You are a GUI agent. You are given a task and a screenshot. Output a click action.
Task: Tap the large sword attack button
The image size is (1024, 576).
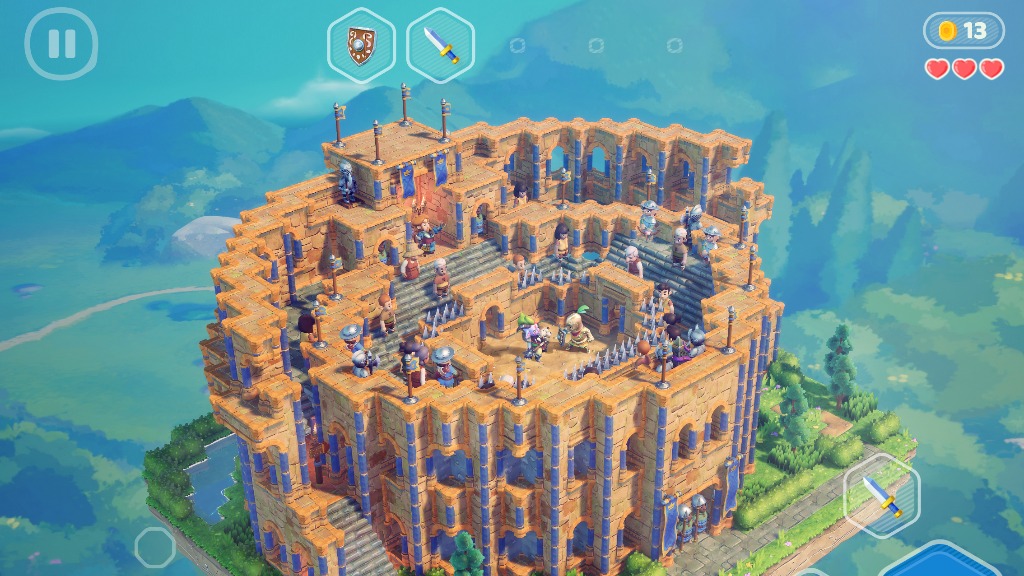click(x=880, y=495)
